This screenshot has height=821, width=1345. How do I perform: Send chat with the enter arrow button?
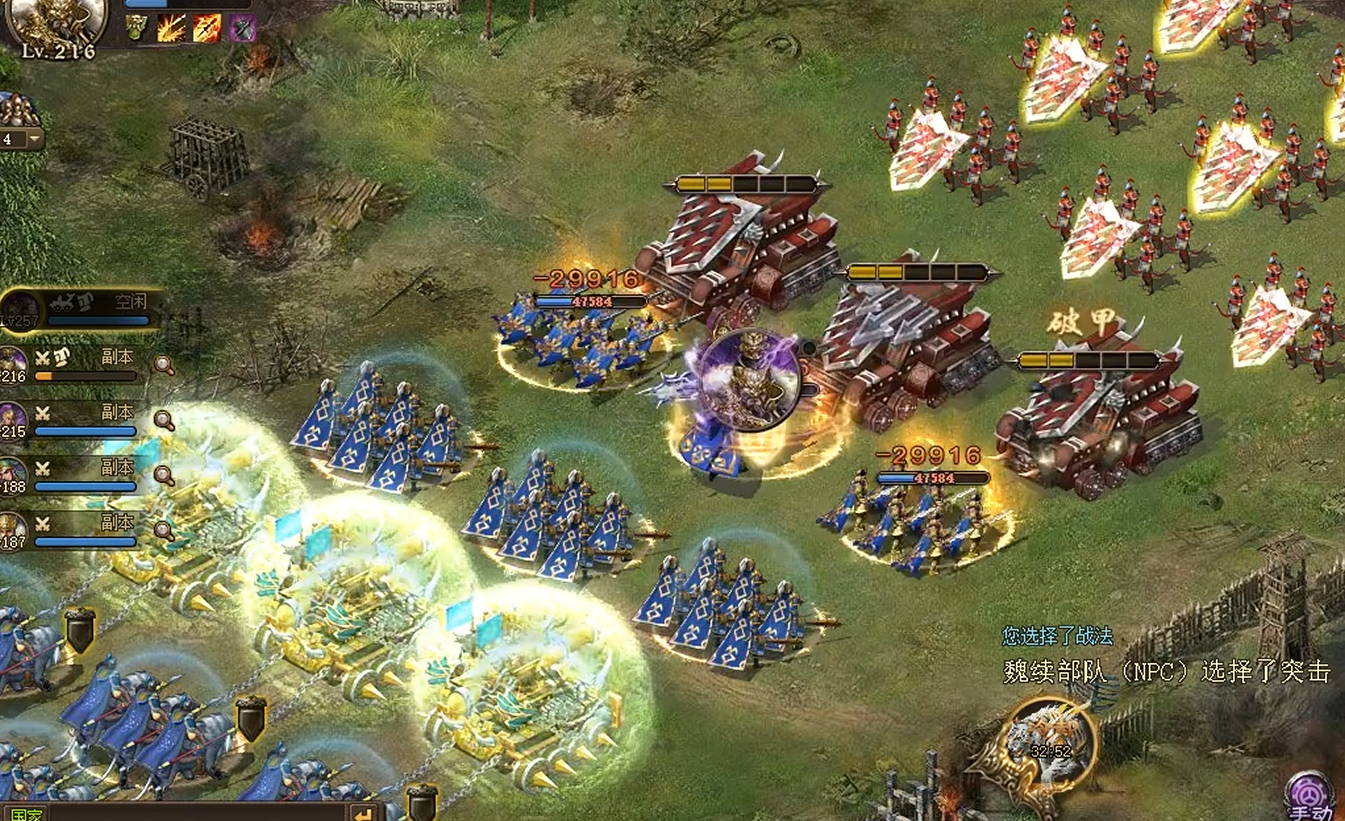click(366, 814)
